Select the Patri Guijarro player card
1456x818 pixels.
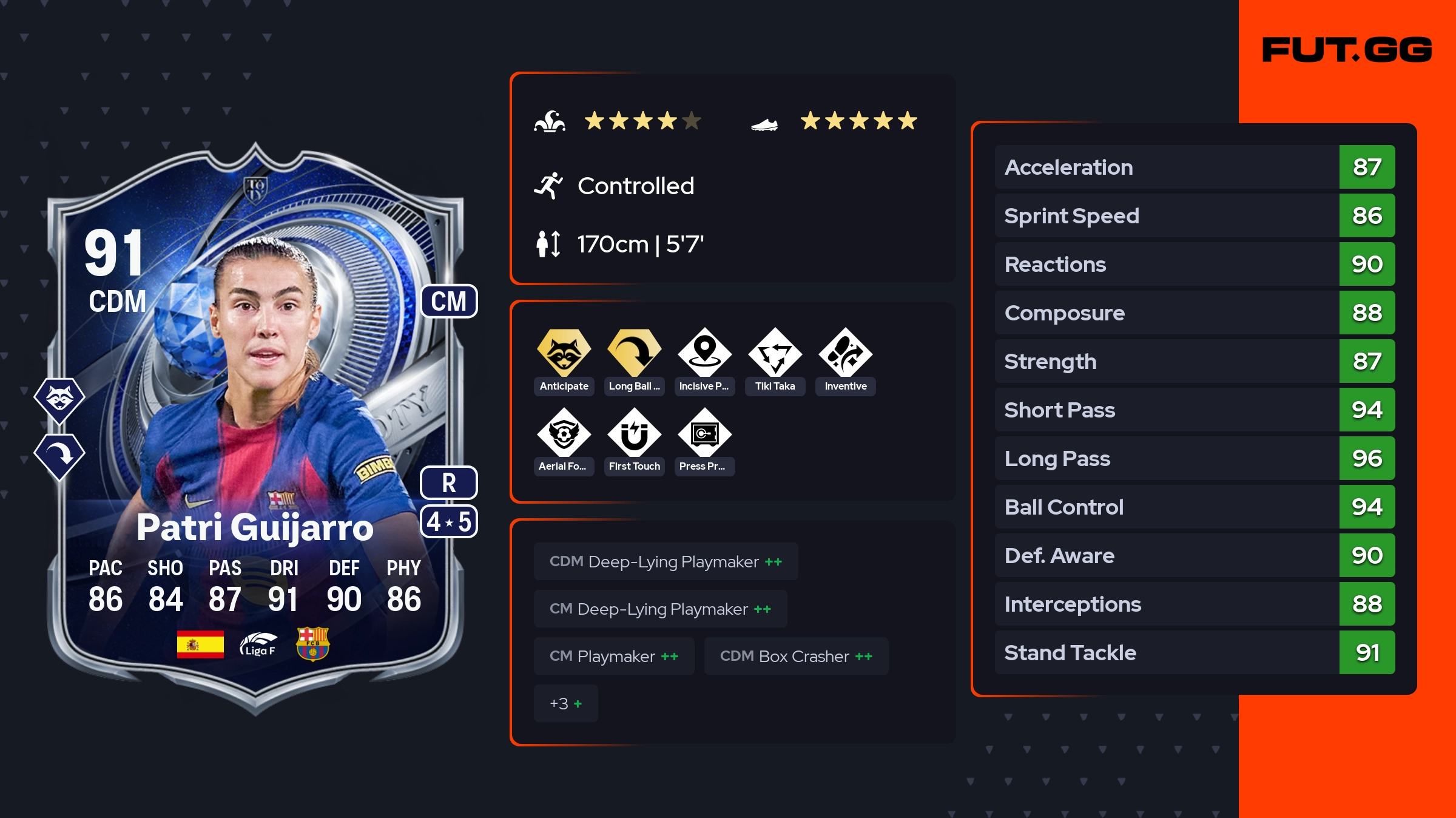click(255, 425)
